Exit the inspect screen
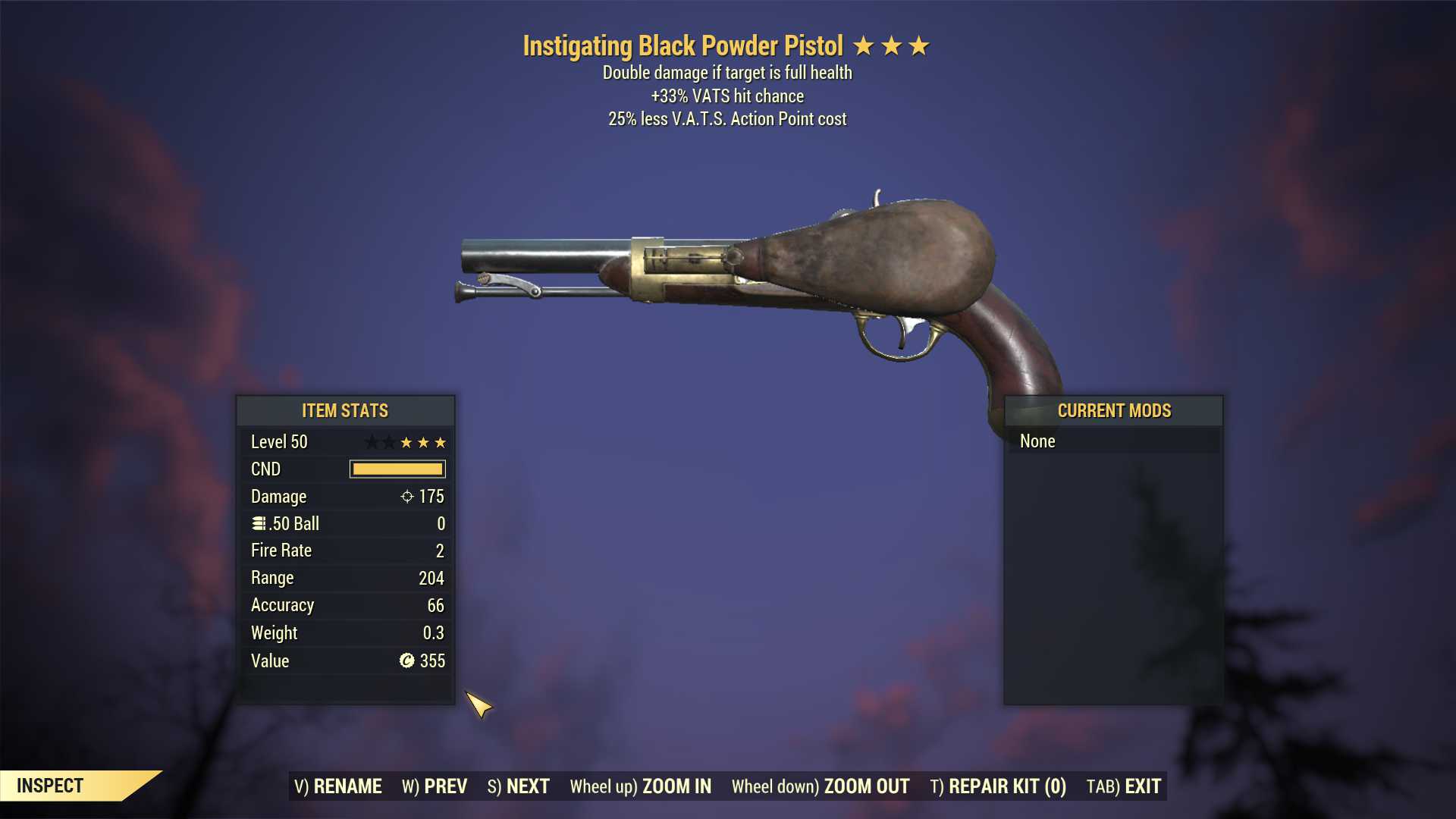 coord(1124,786)
